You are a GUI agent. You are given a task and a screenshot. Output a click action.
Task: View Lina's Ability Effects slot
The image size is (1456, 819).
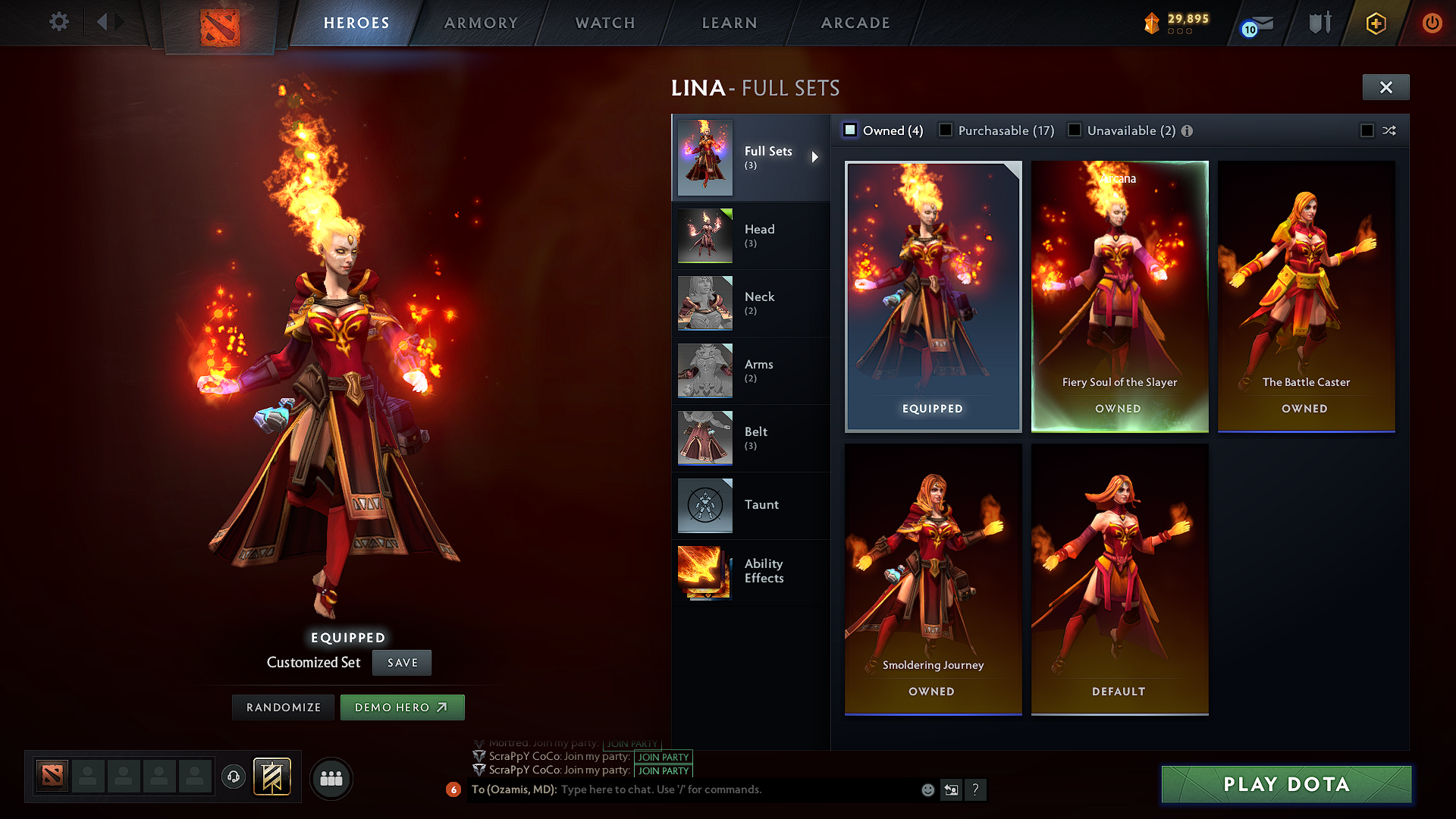pyautogui.click(x=751, y=573)
